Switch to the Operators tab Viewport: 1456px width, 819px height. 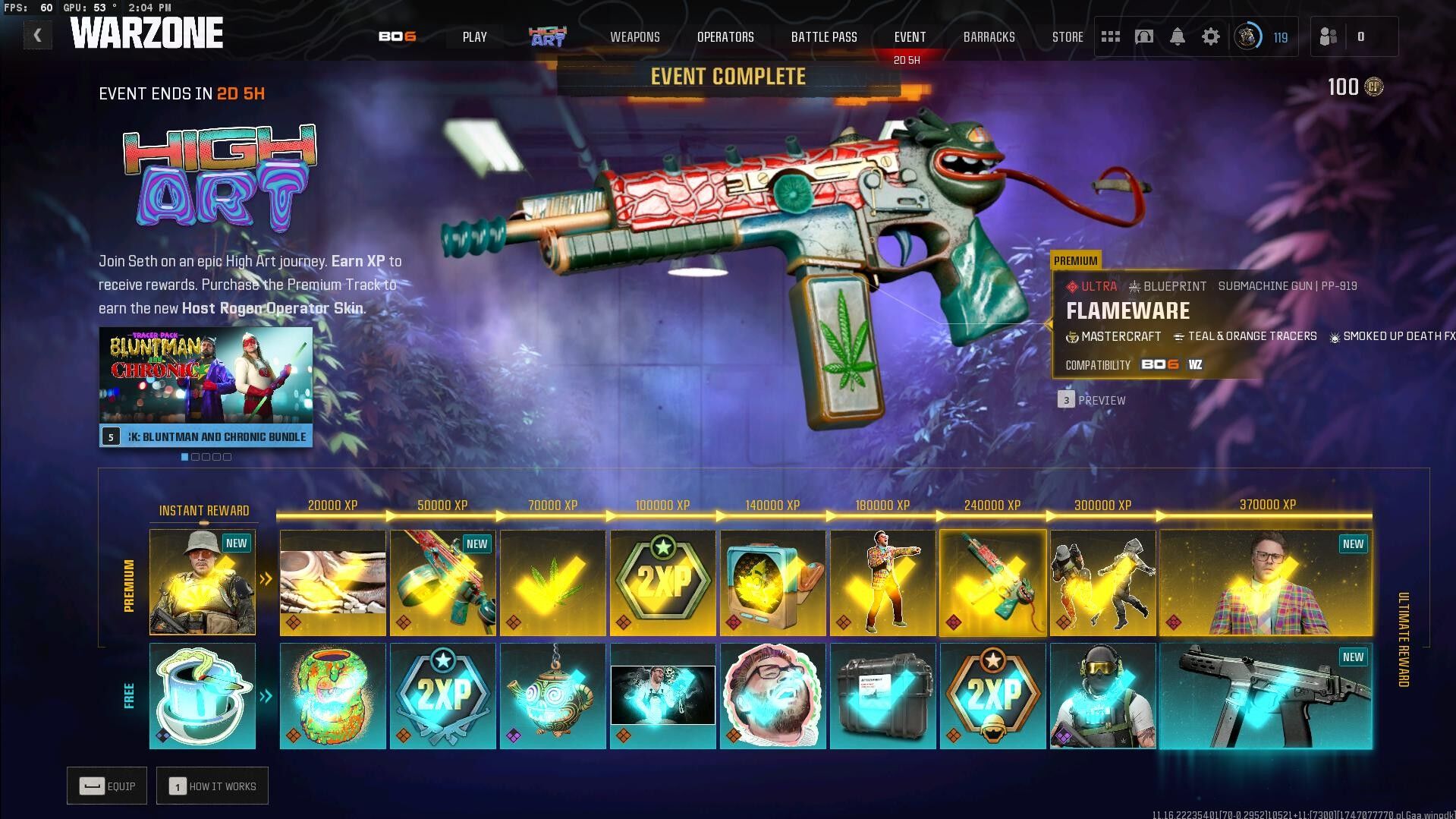pos(725,36)
